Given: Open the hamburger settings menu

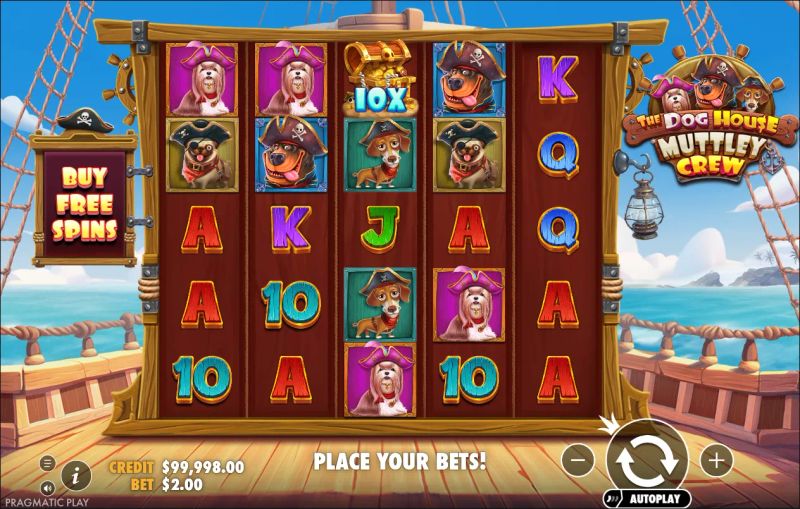Looking at the screenshot, I should [x=47, y=462].
